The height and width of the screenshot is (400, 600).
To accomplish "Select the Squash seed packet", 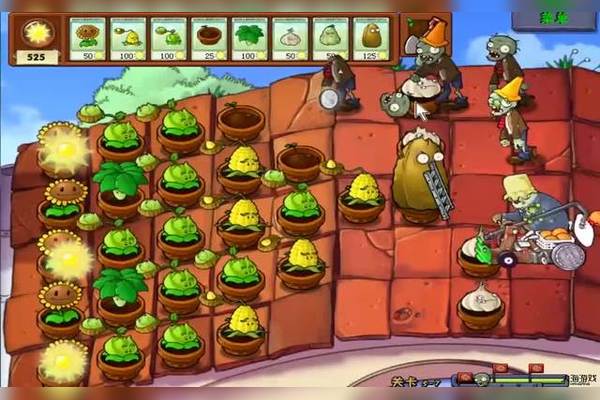I will tap(330, 38).
